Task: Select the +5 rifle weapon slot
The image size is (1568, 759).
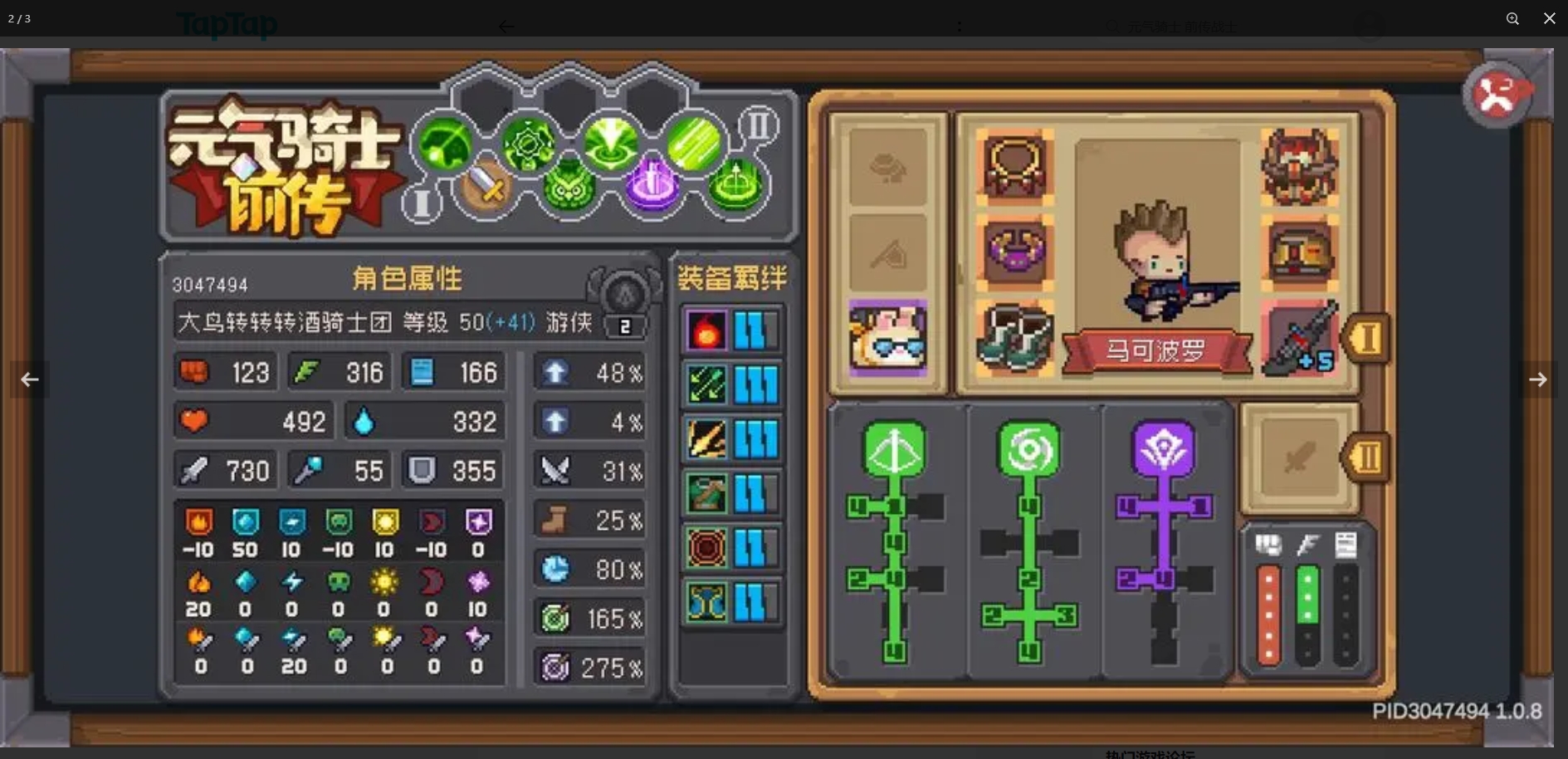Action: [1299, 337]
